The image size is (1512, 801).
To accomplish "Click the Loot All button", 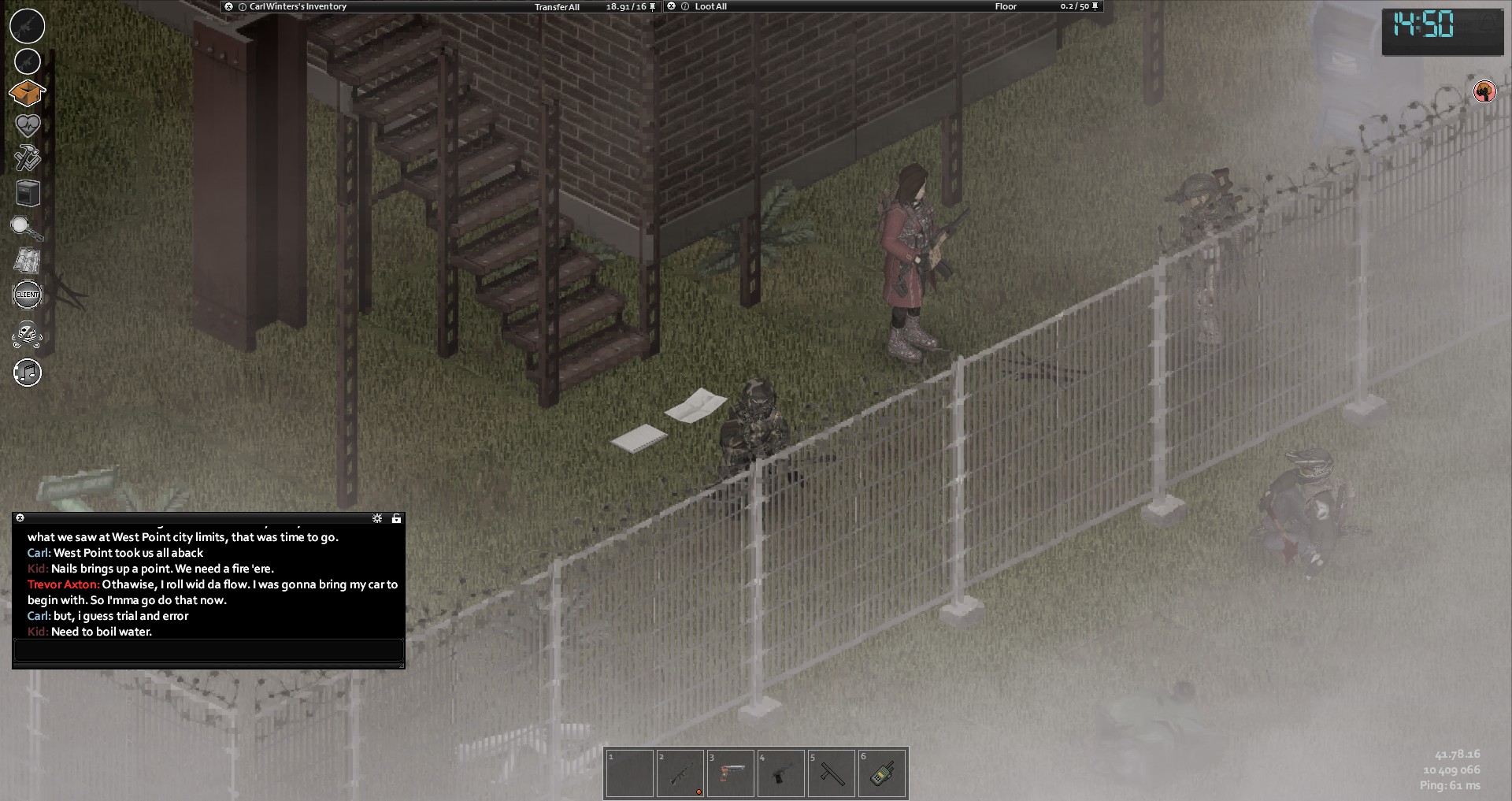I will (x=710, y=6).
